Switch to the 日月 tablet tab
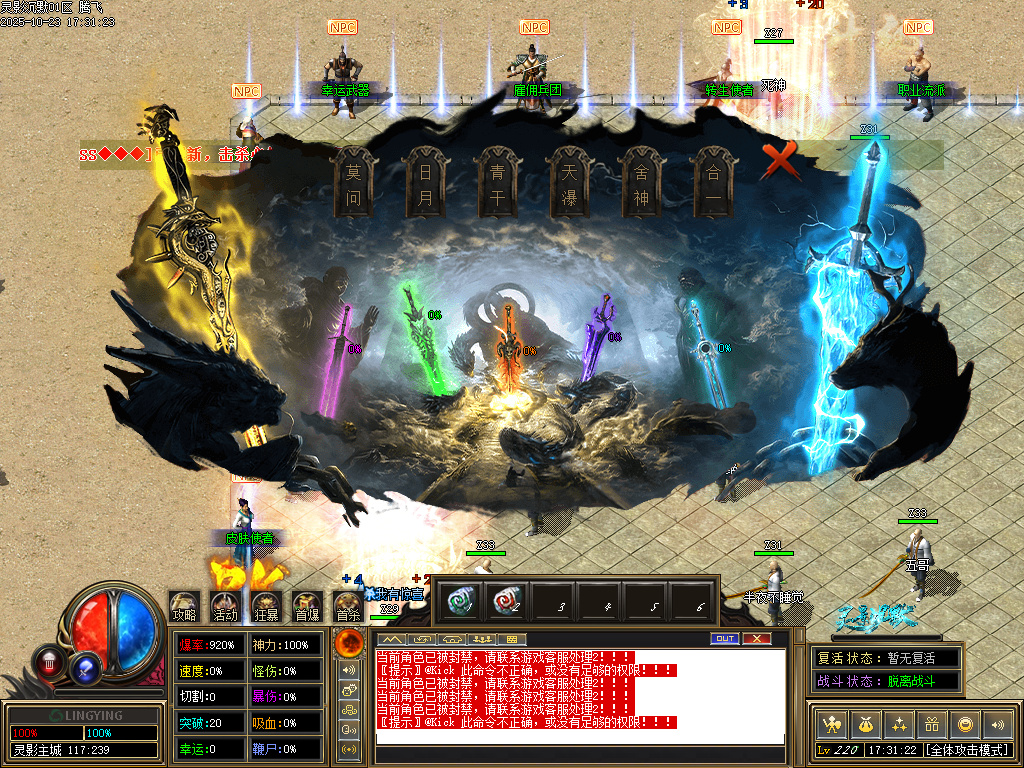Viewport: 1024px width, 768px height. (425, 183)
